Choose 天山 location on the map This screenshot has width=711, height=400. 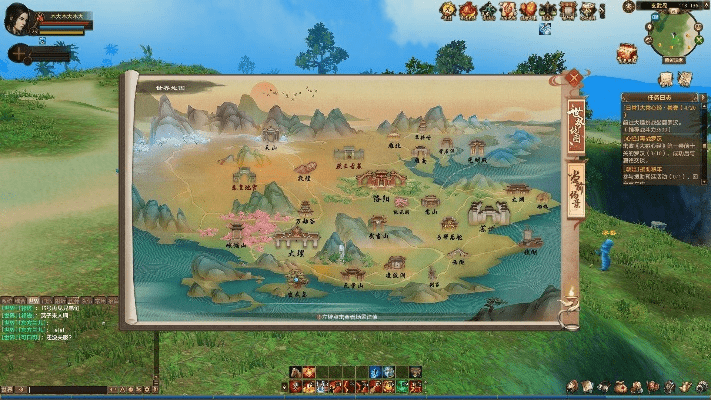pyautogui.click(x=270, y=135)
